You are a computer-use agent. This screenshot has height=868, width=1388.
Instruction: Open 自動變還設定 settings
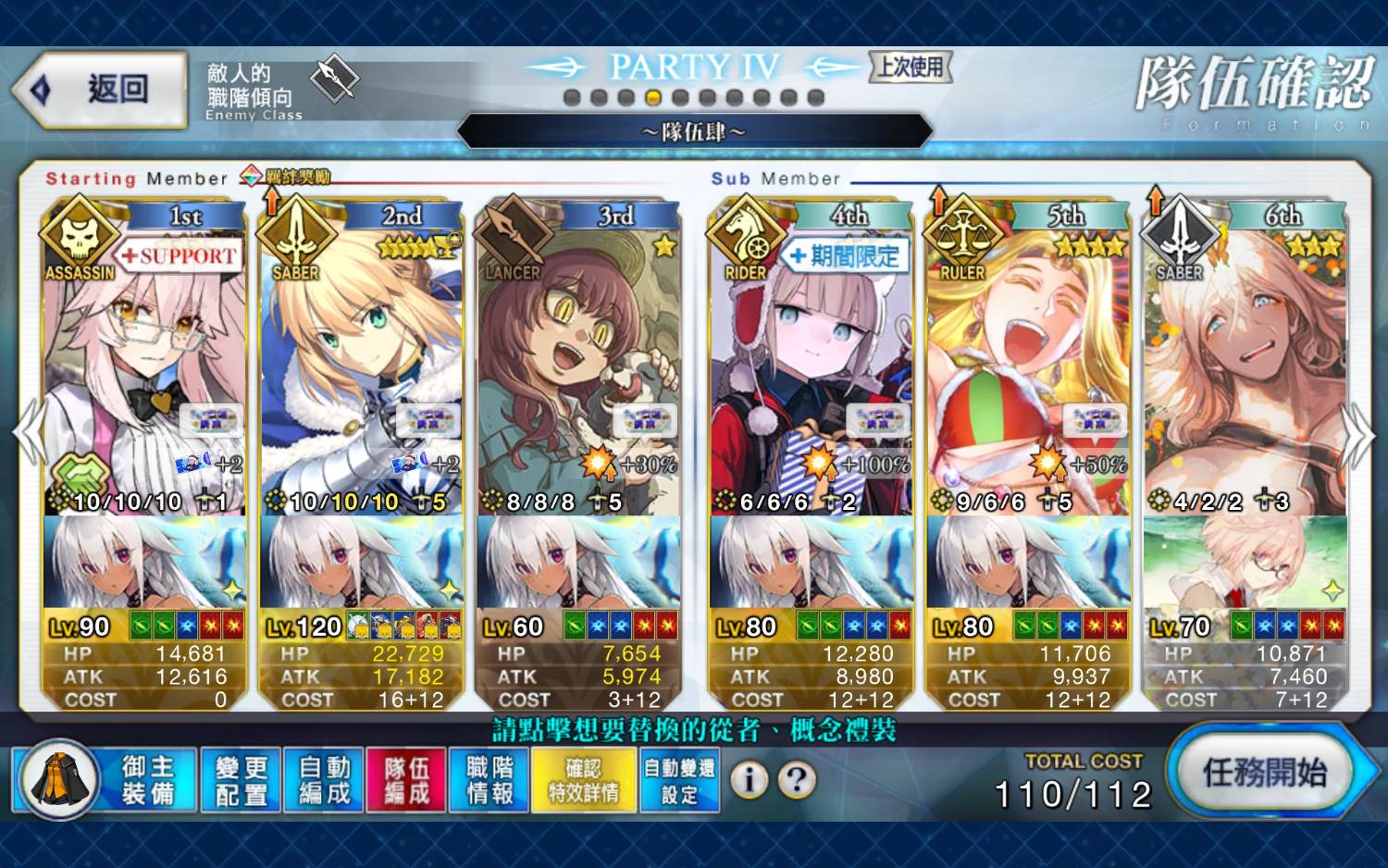(679, 780)
